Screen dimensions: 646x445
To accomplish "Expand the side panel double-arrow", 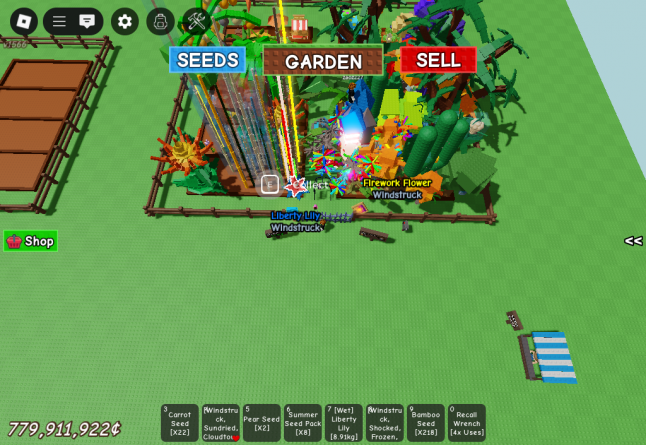I will click(x=633, y=241).
